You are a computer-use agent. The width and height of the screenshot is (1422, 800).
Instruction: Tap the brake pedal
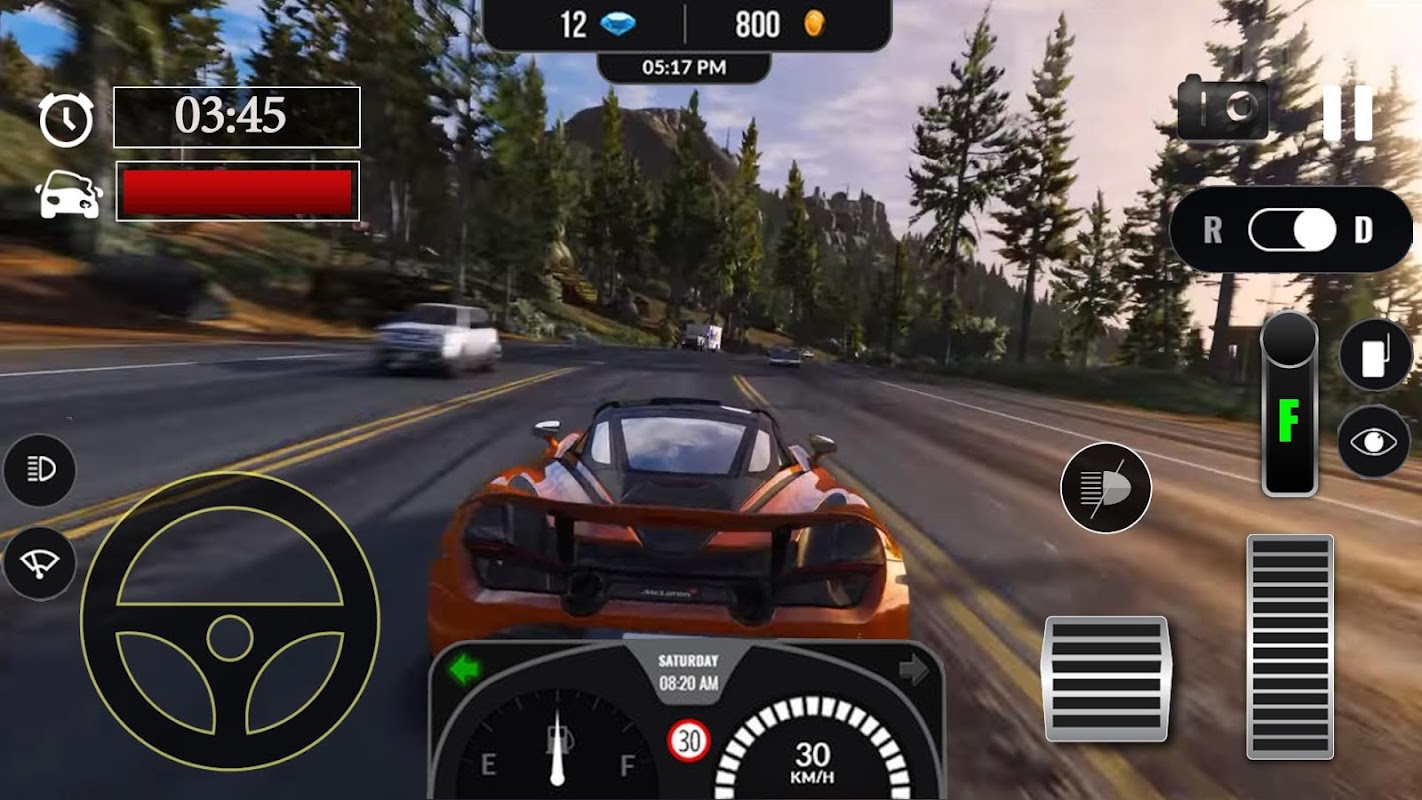[x=1105, y=678]
